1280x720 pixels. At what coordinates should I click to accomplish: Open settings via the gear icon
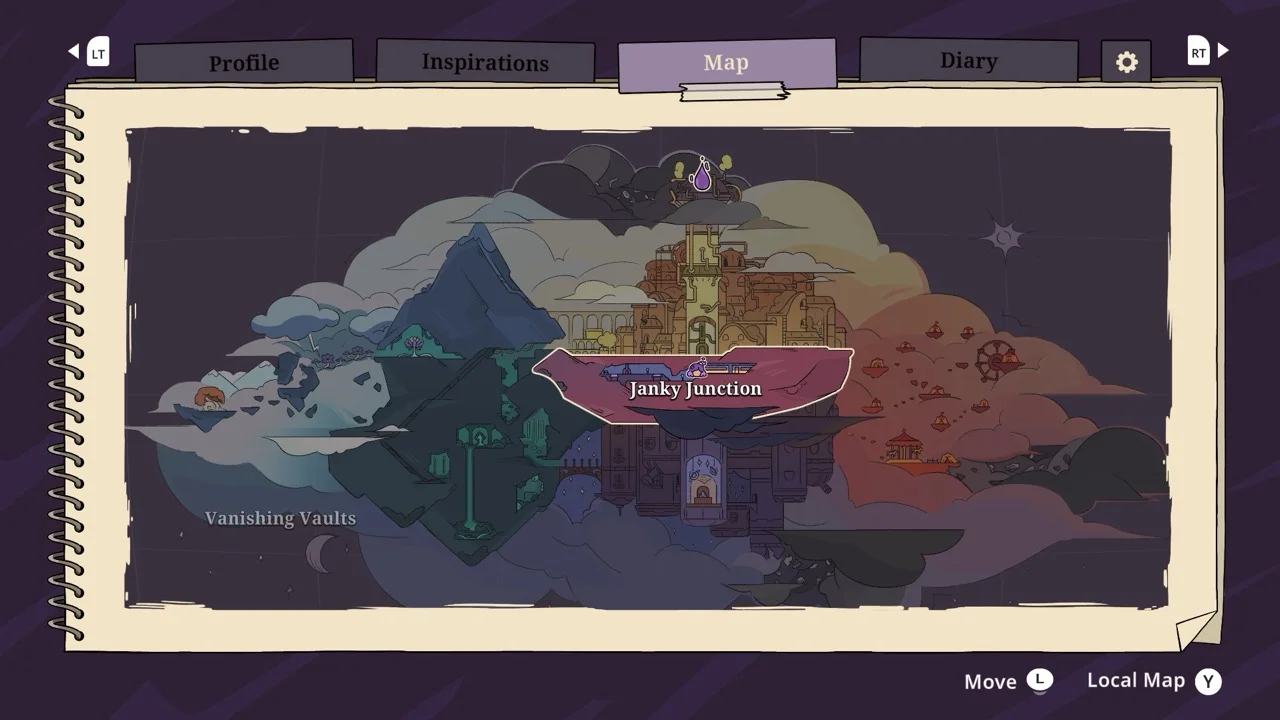coord(1126,62)
